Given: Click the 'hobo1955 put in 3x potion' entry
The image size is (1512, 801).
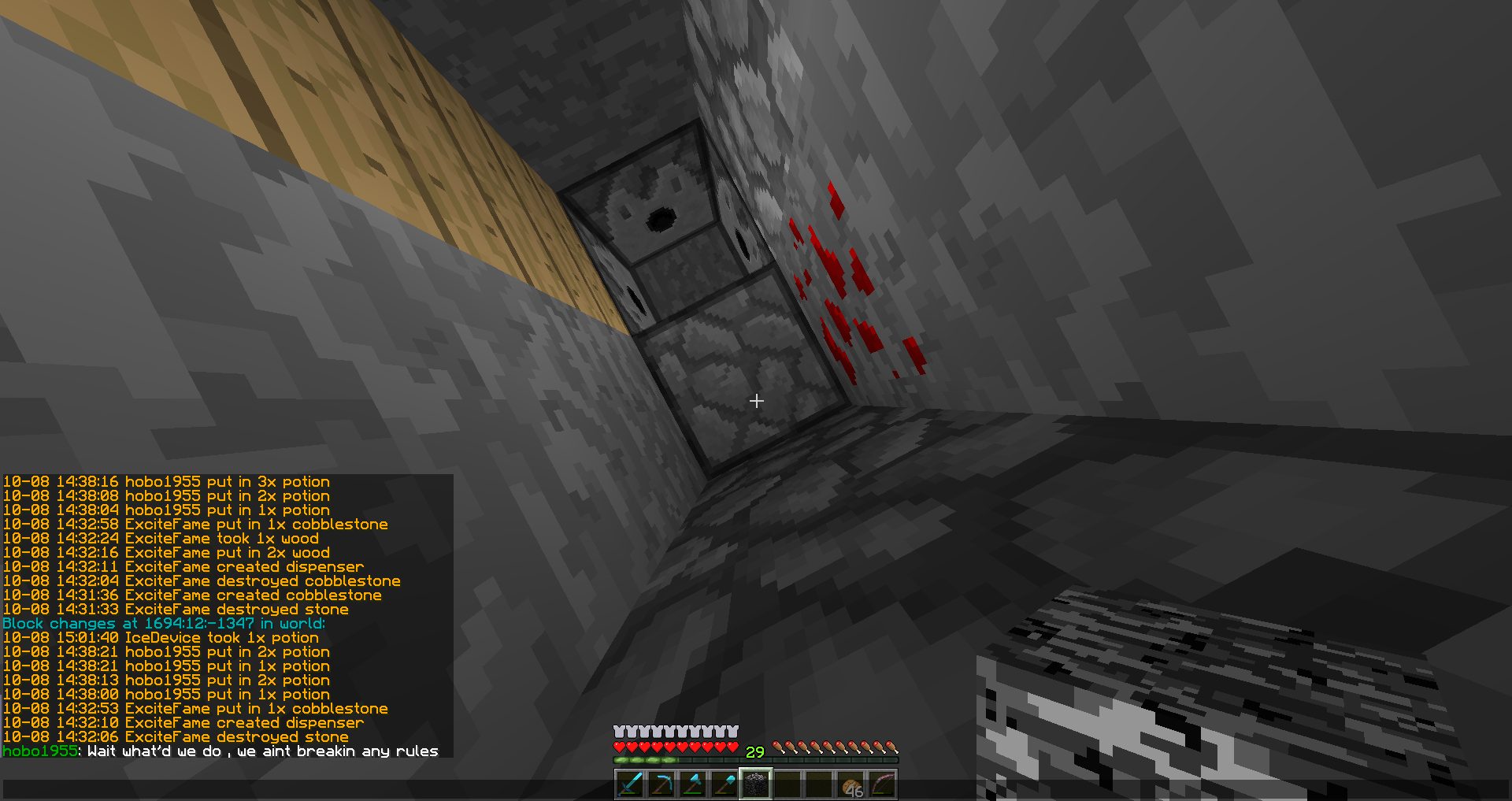Looking at the screenshot, I should [x=165, y=481].
